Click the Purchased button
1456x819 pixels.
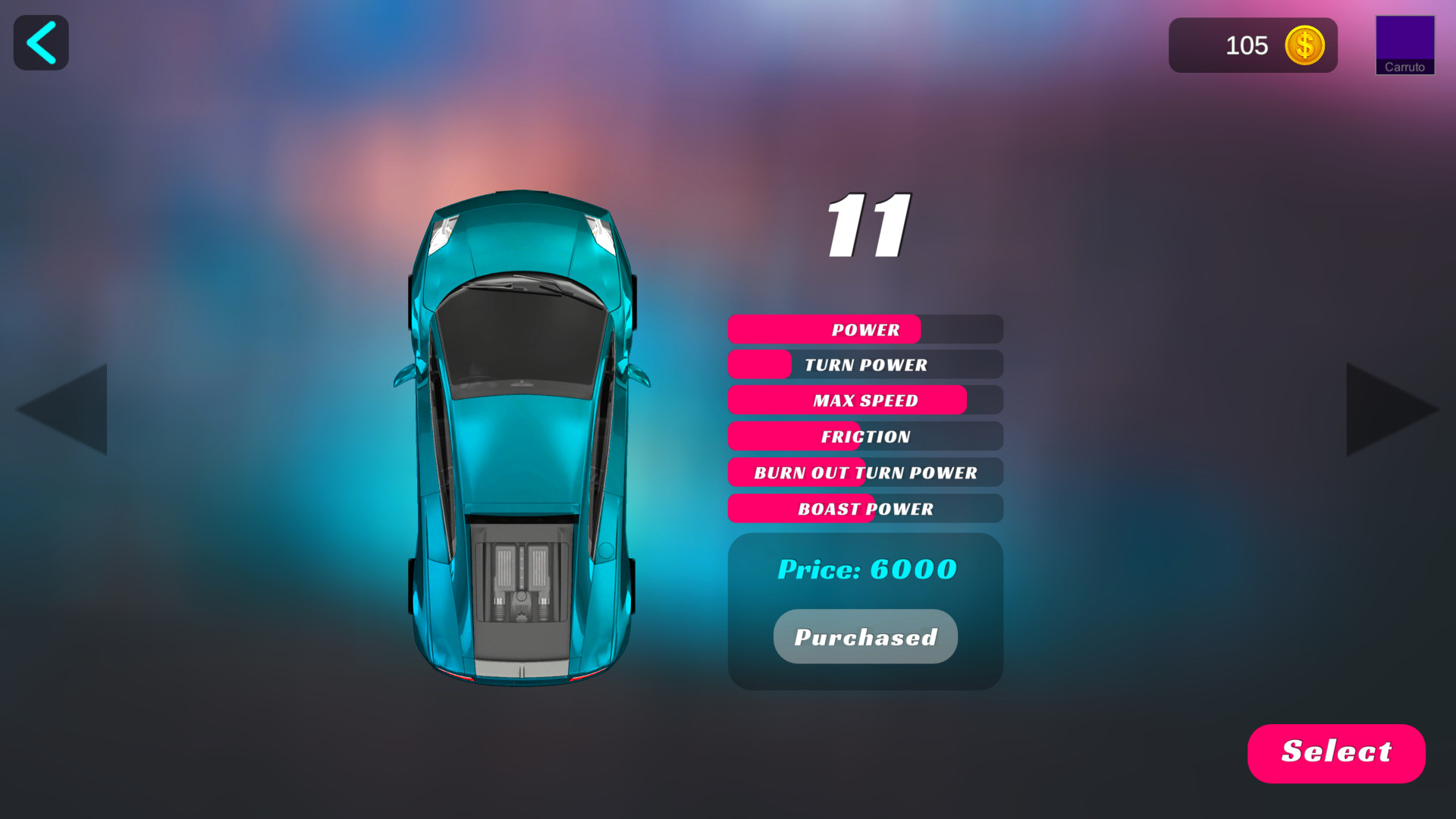point(864,636)
